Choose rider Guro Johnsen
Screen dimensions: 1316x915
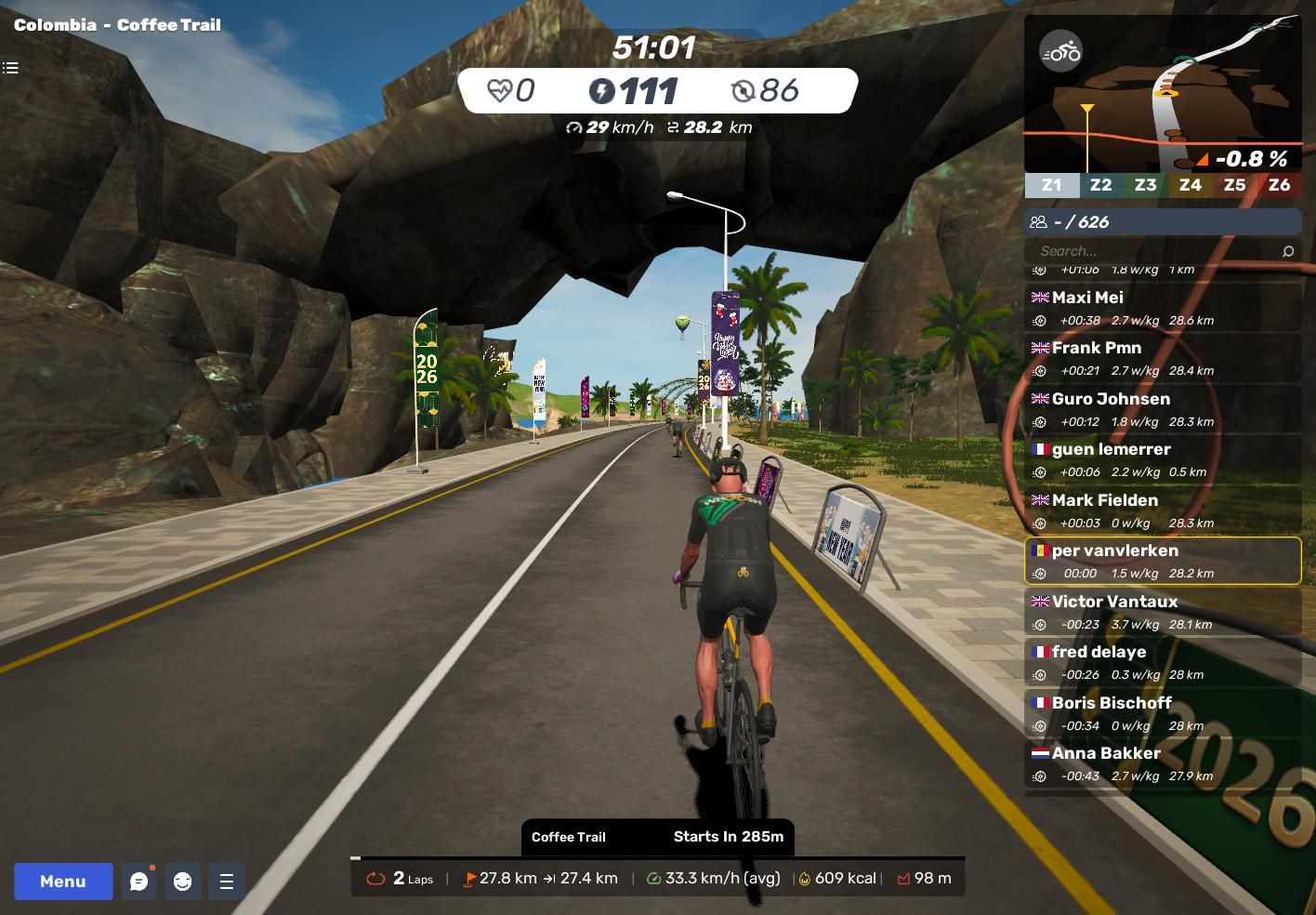[x=1162, y=409]
